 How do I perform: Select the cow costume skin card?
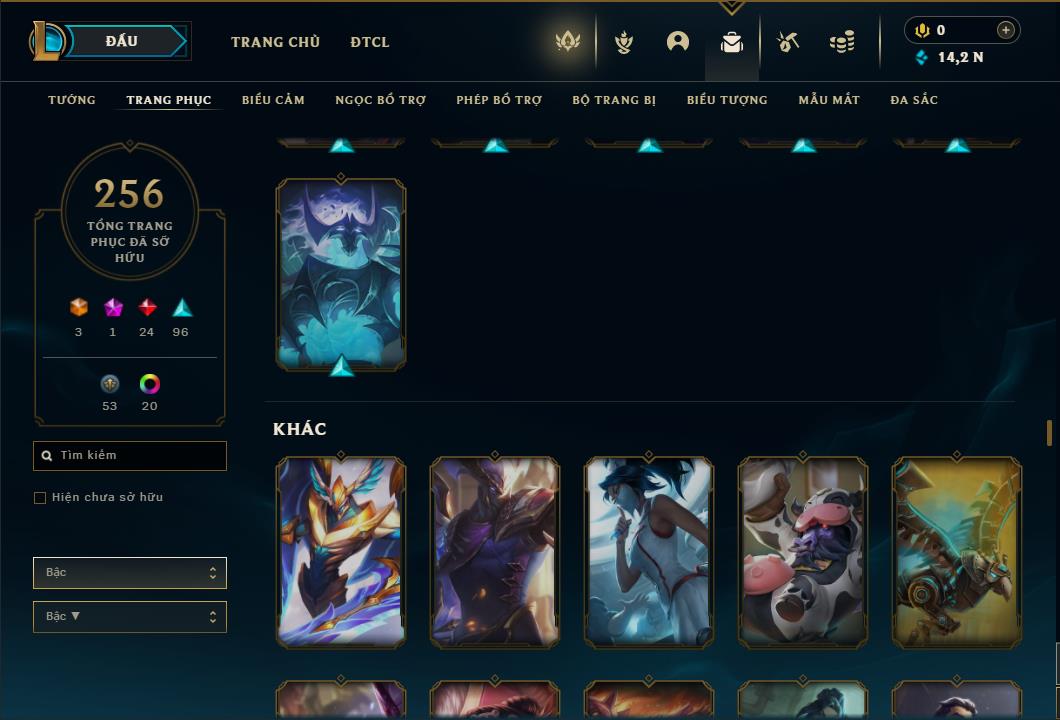pyautogui.click(x=803, y=552)
